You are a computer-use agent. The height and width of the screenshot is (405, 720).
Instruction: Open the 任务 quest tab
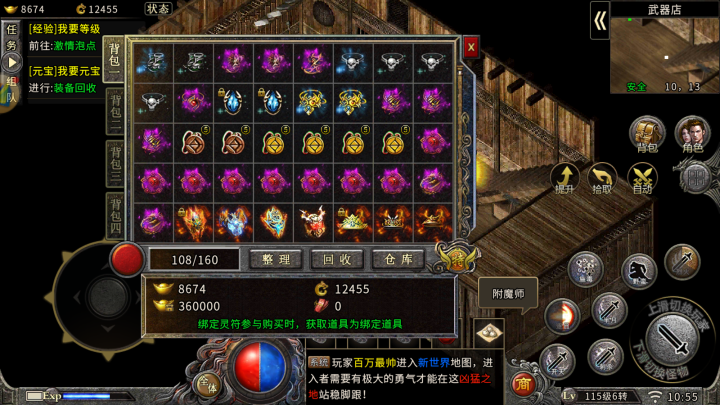coord(12,38)
